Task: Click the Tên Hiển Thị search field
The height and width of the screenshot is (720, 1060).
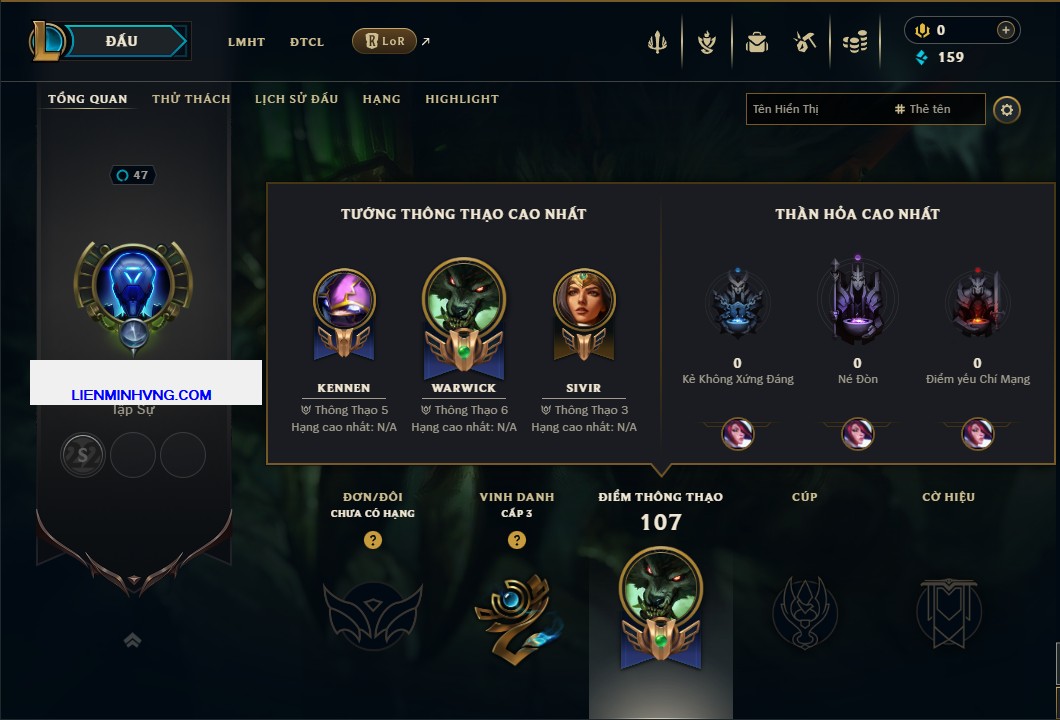Action: pyautogui.click(x=815, y=109)
